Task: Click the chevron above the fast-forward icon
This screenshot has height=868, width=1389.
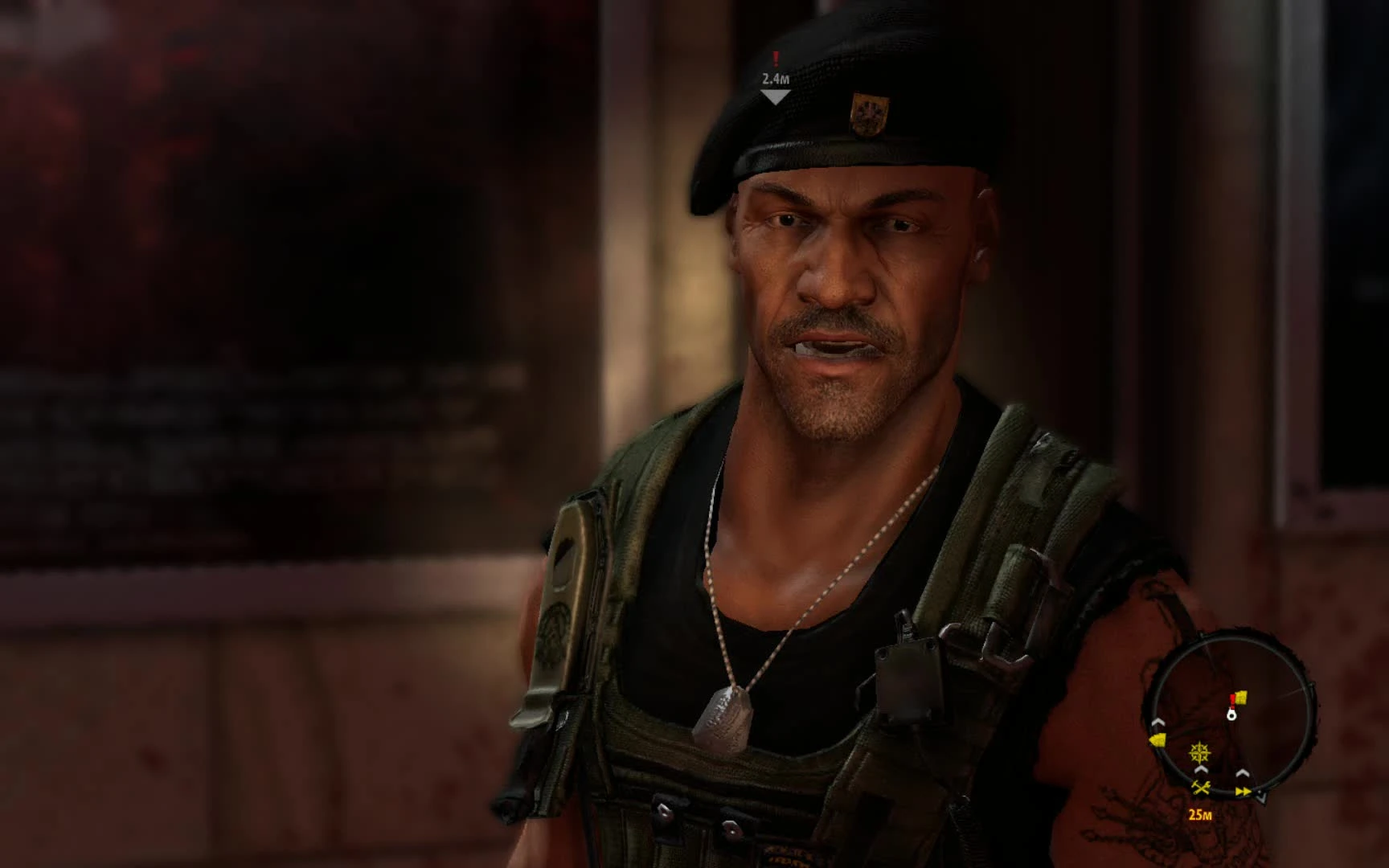Action: click(1242, 773)
